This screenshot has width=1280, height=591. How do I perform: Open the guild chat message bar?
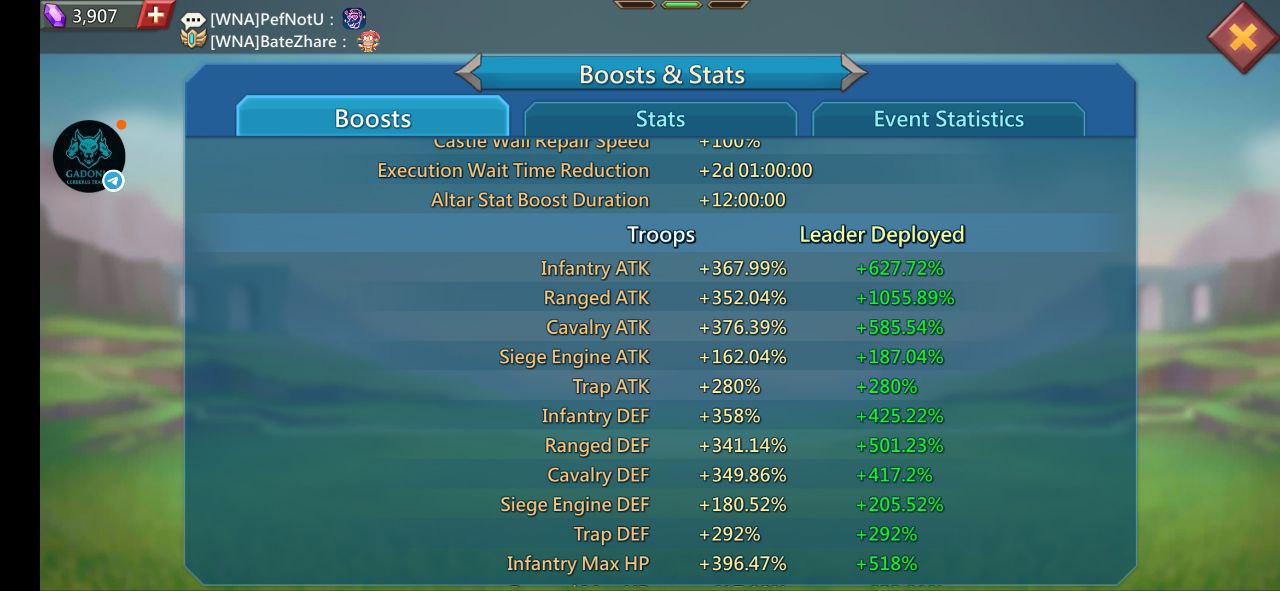click(280, 30)
